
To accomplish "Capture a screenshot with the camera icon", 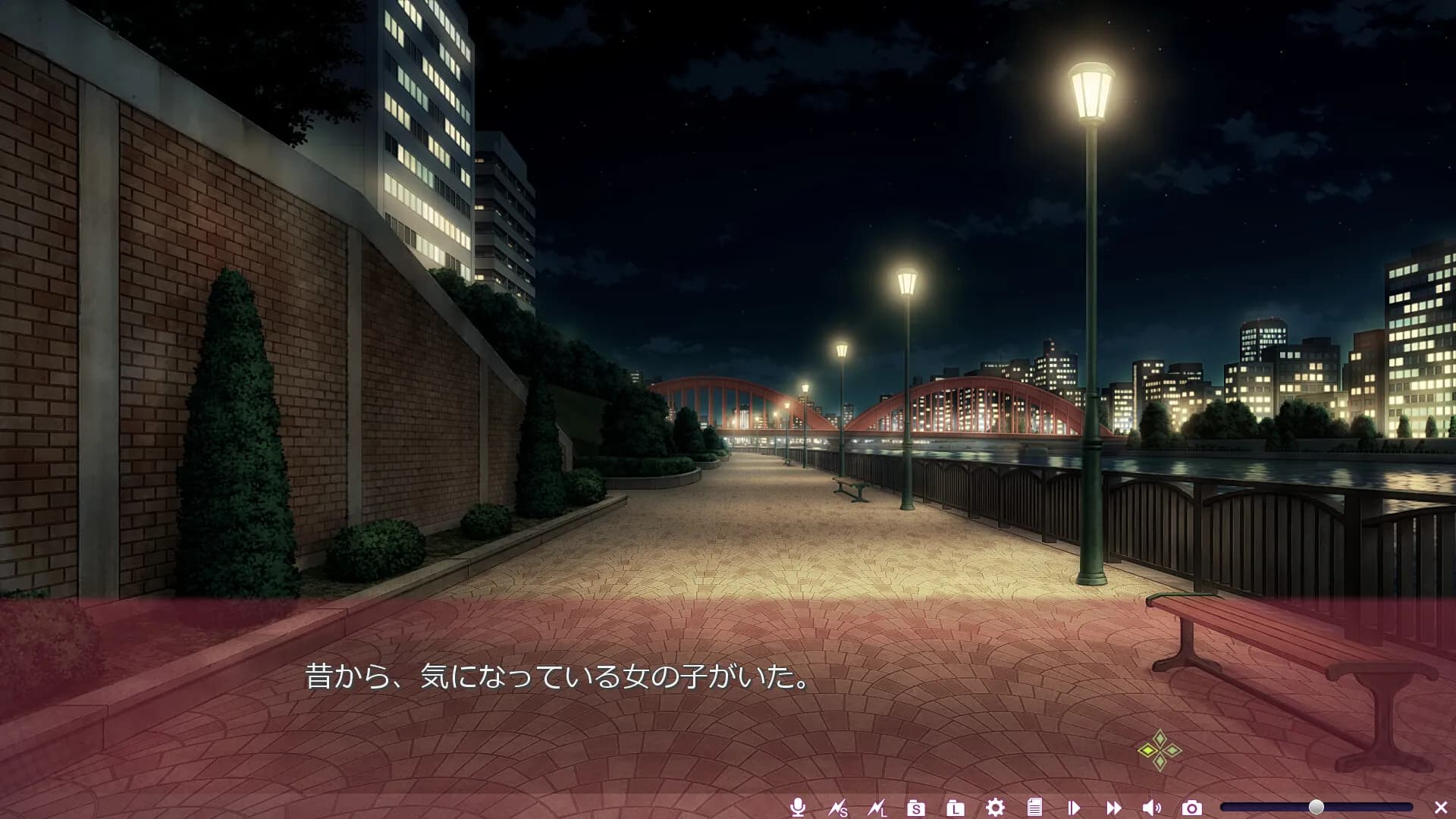I will (1193, 809).
